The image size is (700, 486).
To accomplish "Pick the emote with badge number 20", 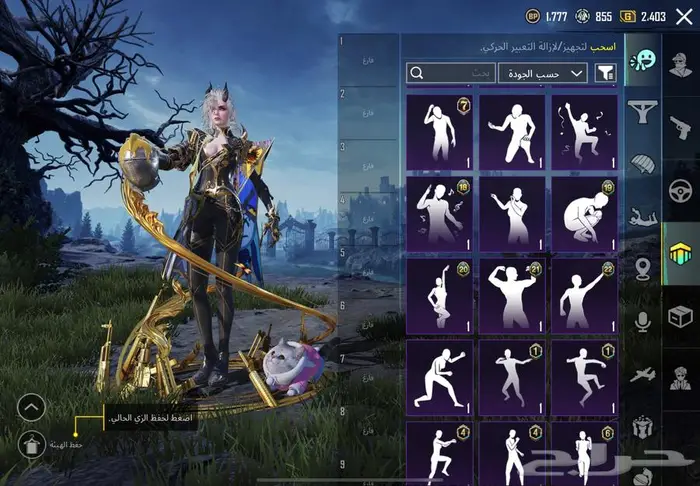I will point(439,294).
